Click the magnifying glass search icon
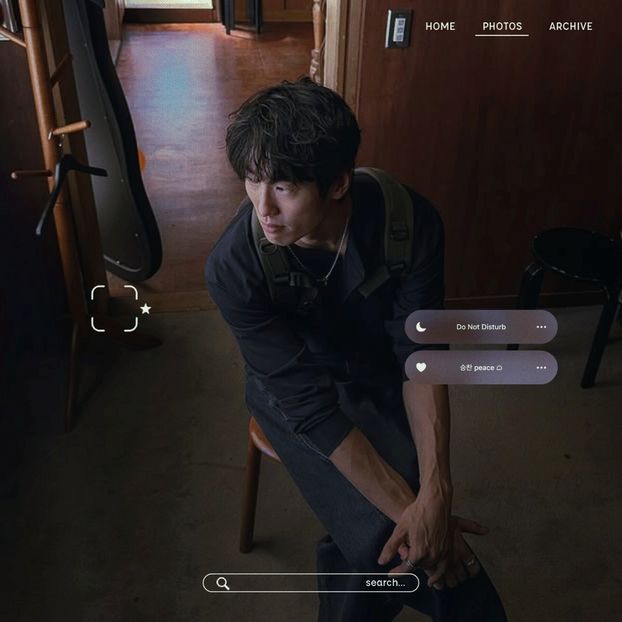The height and width of the screenshot is (622, 622). coord(223,583)
